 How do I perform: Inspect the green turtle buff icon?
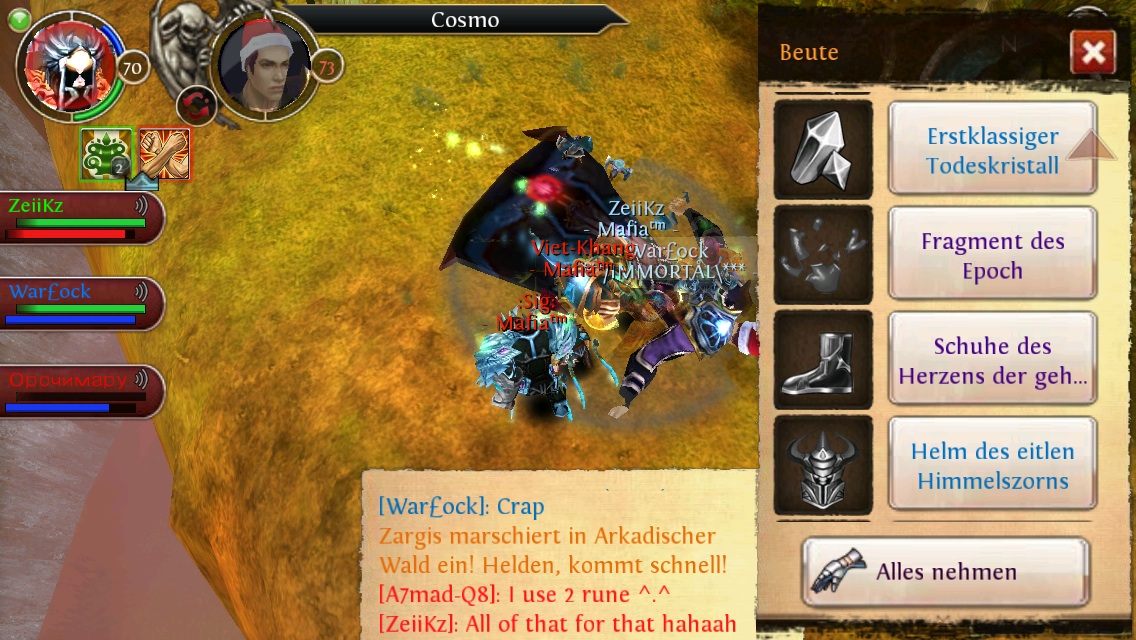[107, 154]
